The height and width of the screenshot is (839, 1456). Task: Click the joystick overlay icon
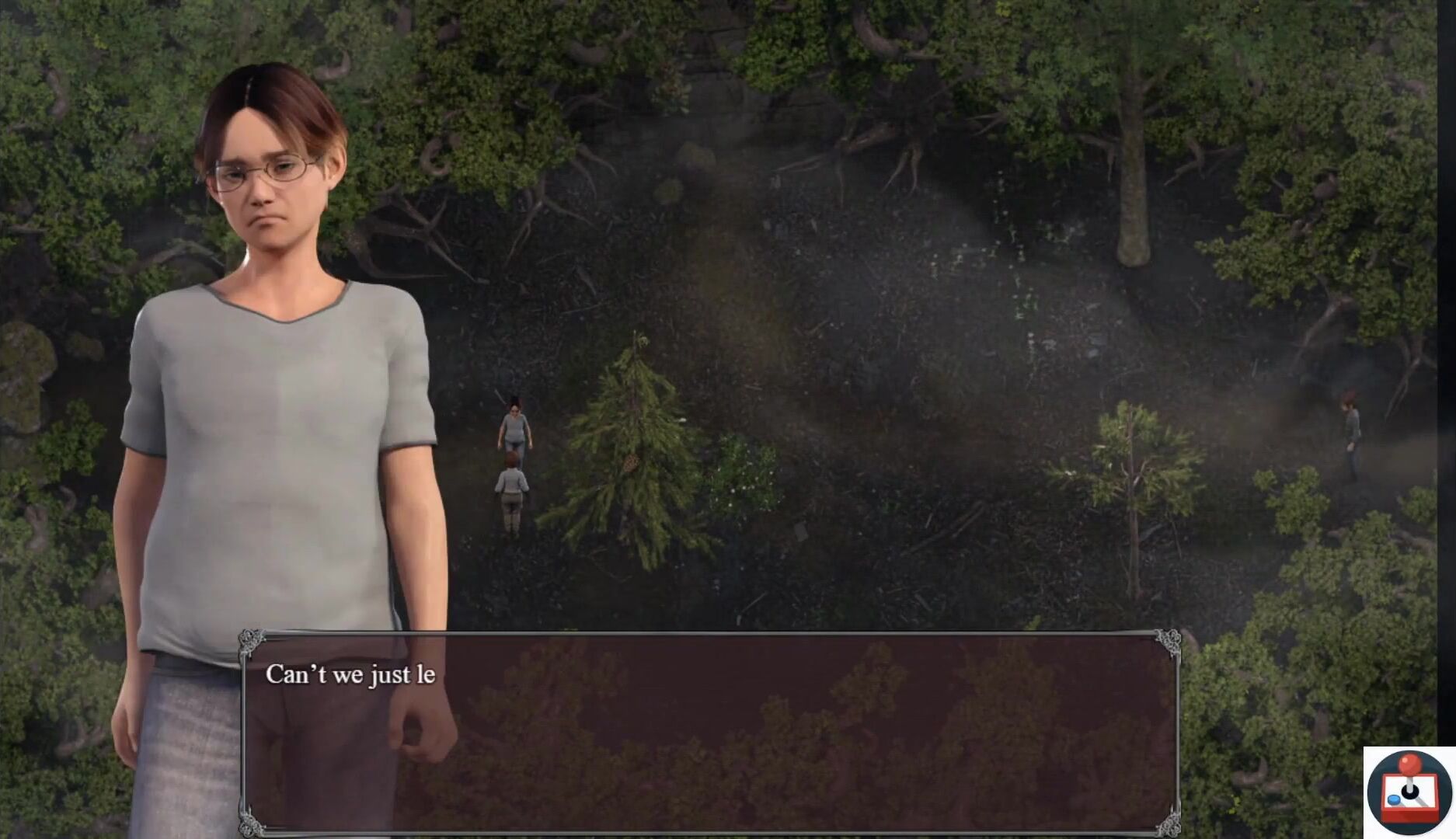(1409, 792)
